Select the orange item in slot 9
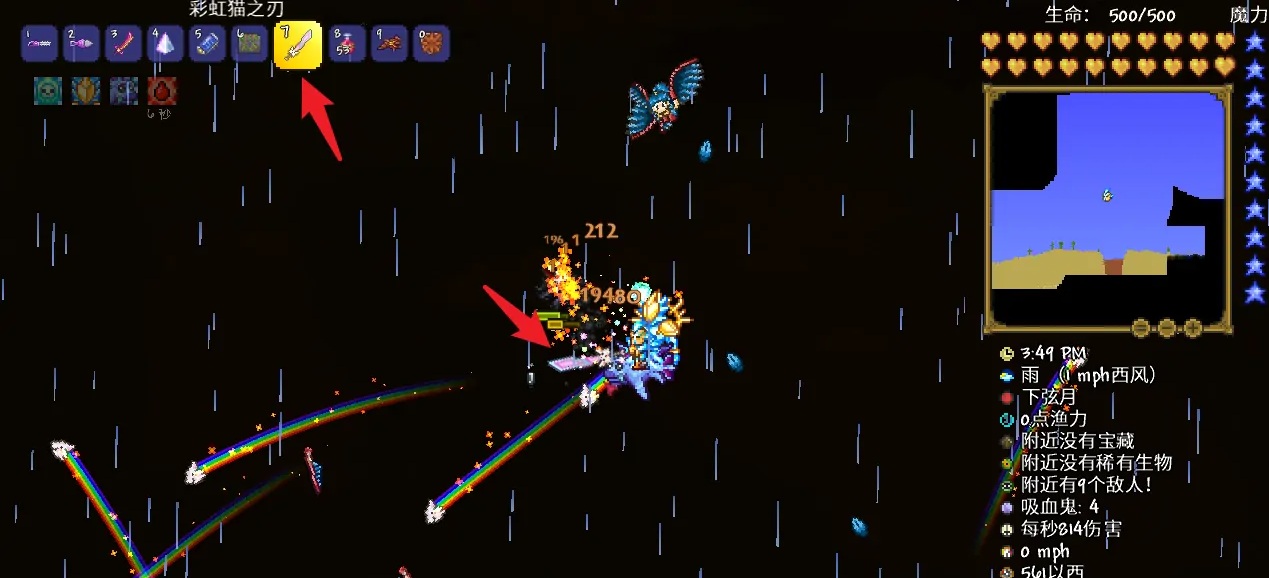This screenshot has height=578, width=1269. point(389,44)
